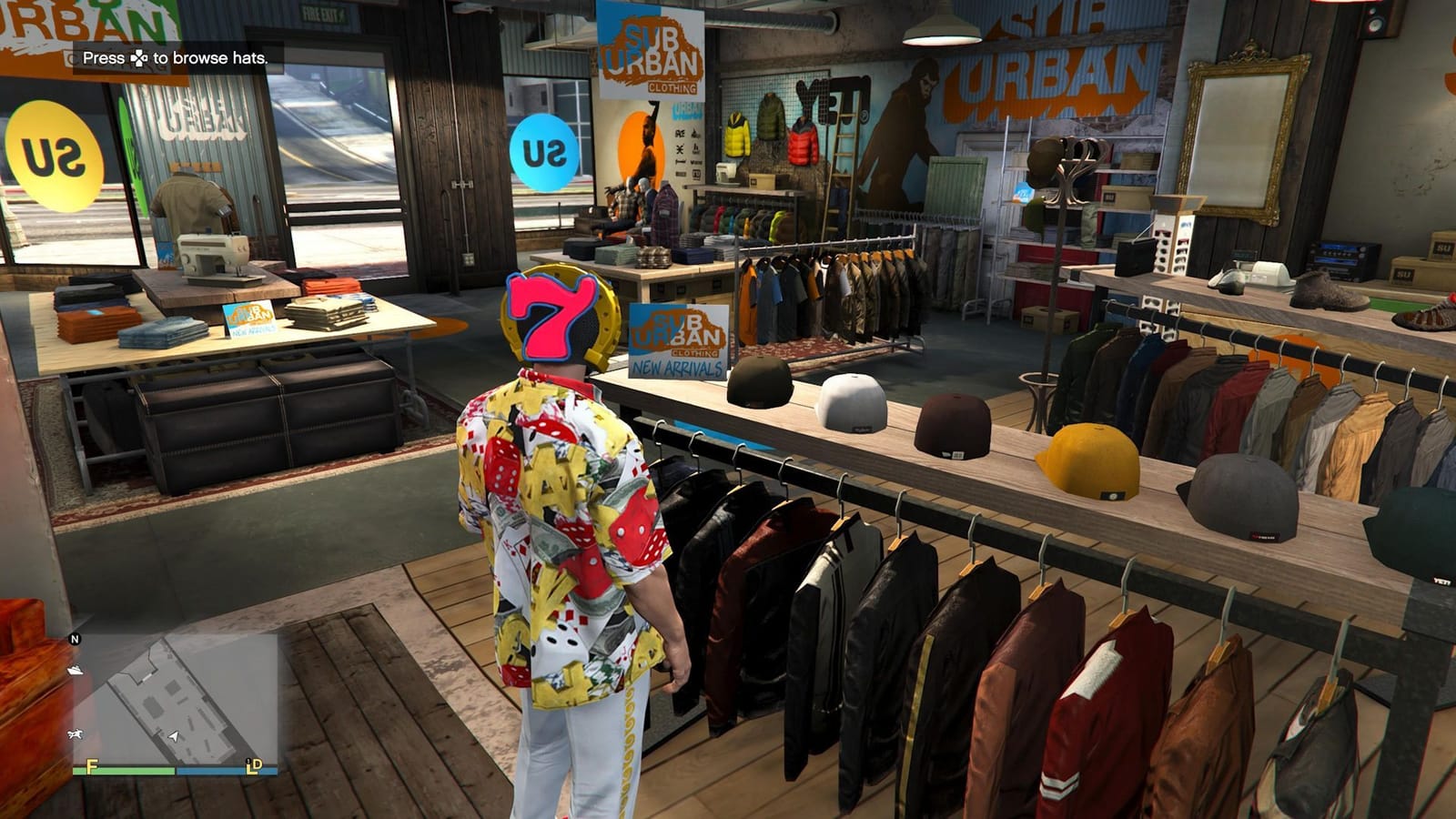Click the animal icon beside the minimap

click(75, 733)
